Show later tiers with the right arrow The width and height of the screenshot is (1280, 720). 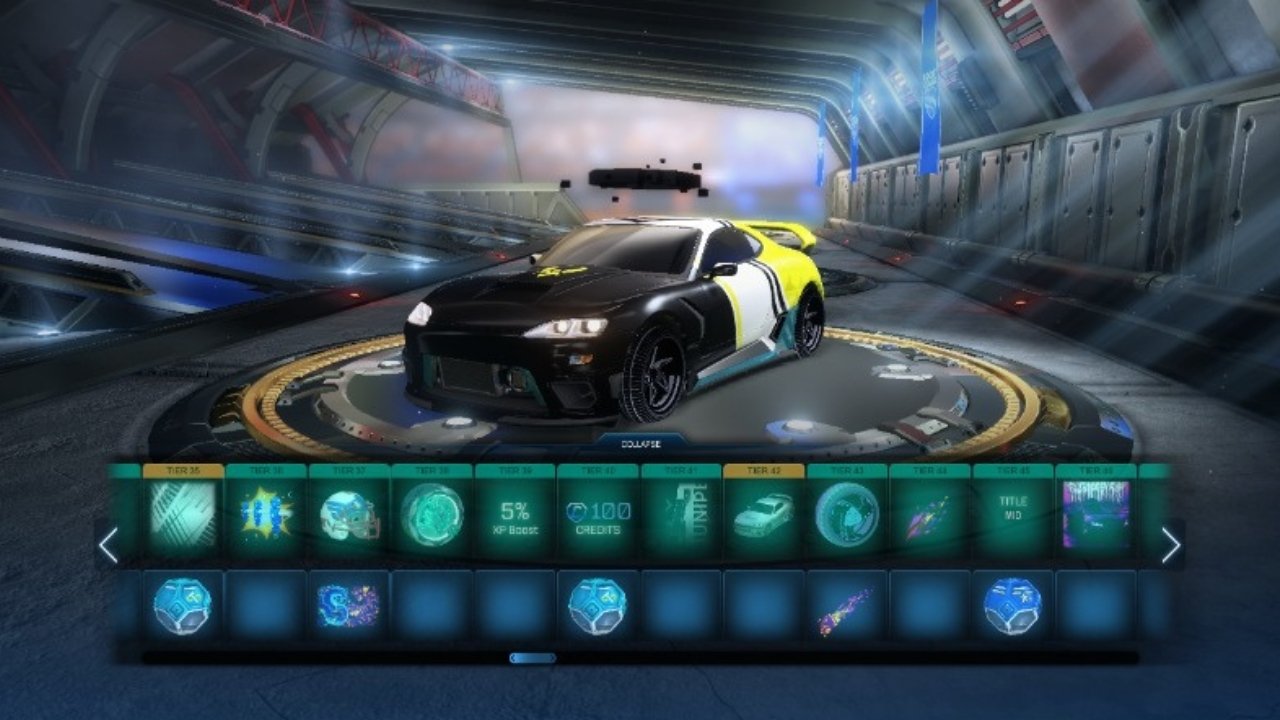1170,545
